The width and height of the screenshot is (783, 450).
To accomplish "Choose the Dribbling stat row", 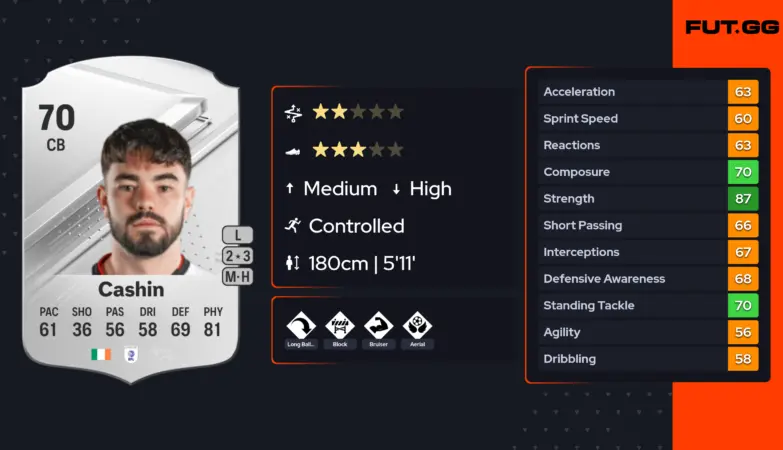I will tap(647, 359).
